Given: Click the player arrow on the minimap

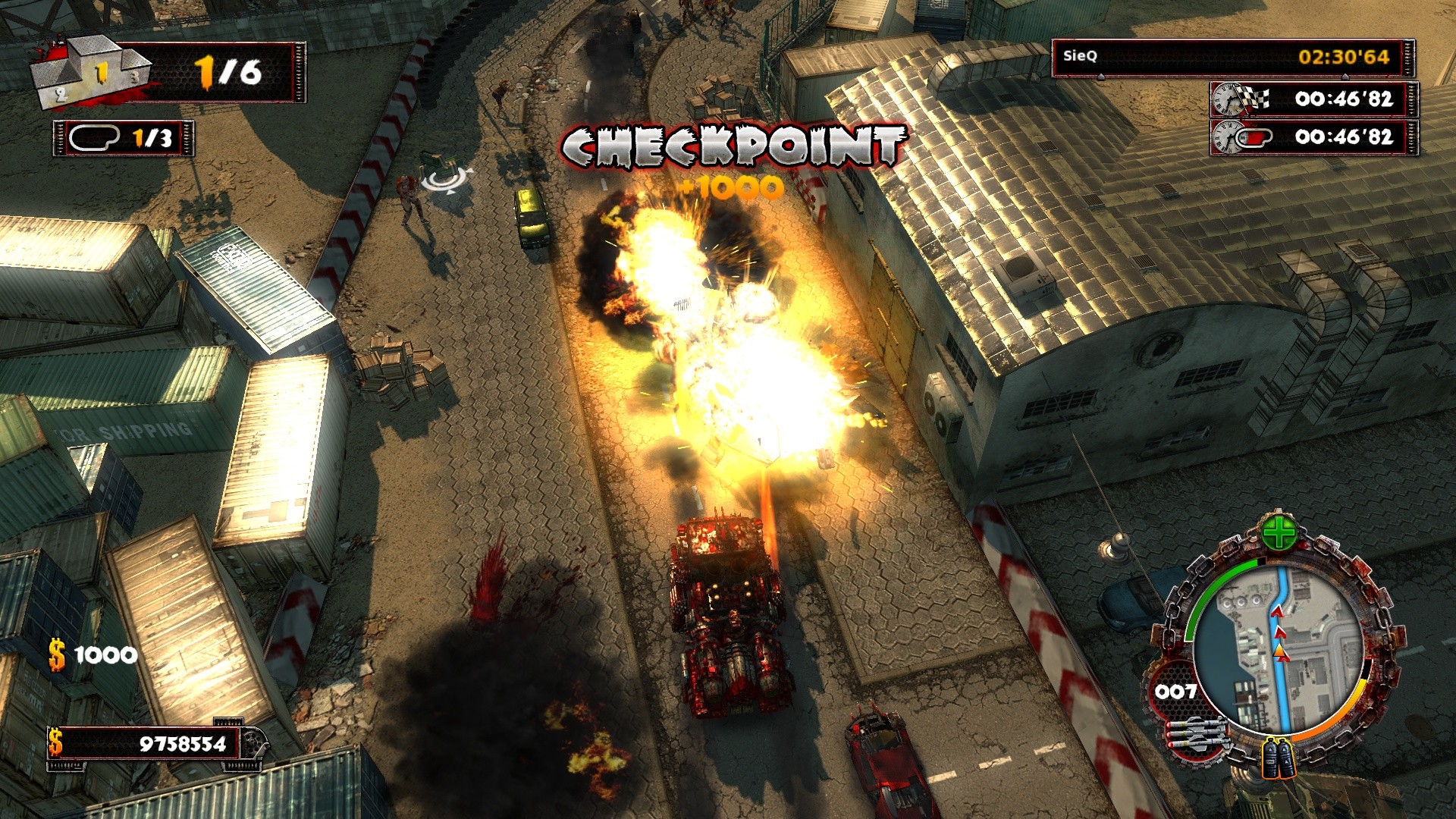Looking at the screenshot, I should (1279, 651).
